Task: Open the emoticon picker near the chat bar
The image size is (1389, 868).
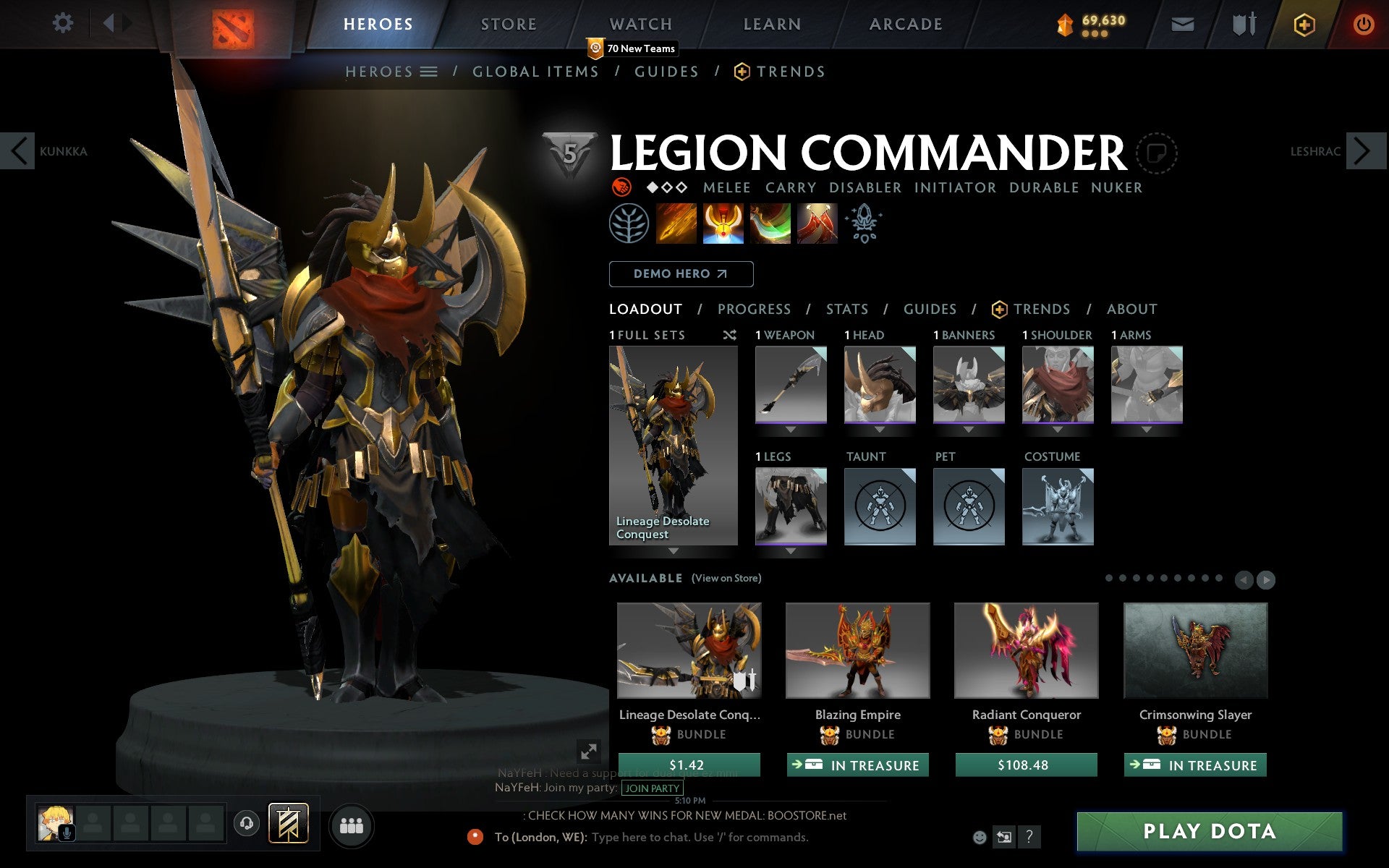Action: [979, 838]
